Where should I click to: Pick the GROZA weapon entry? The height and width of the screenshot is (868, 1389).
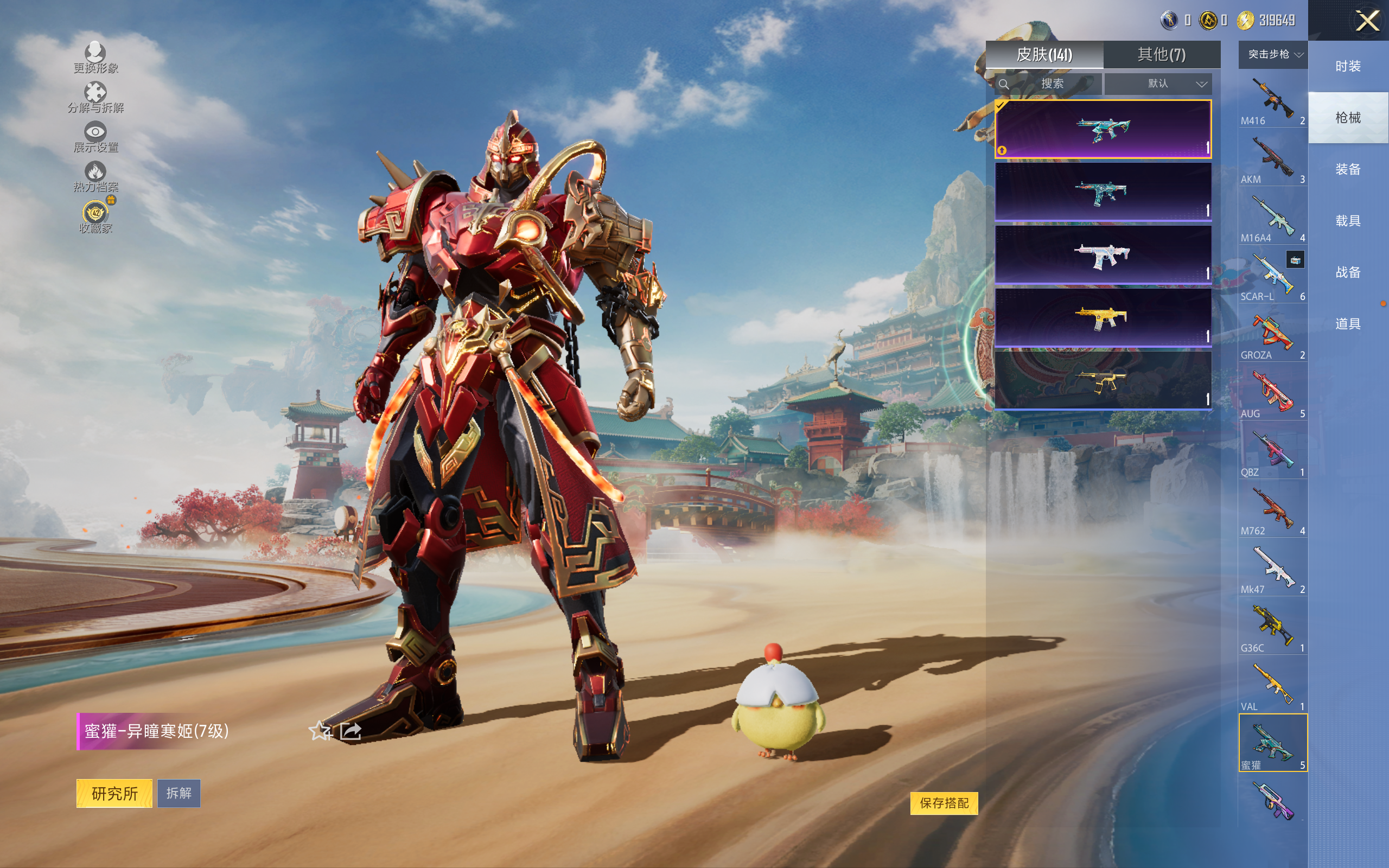1272,335
